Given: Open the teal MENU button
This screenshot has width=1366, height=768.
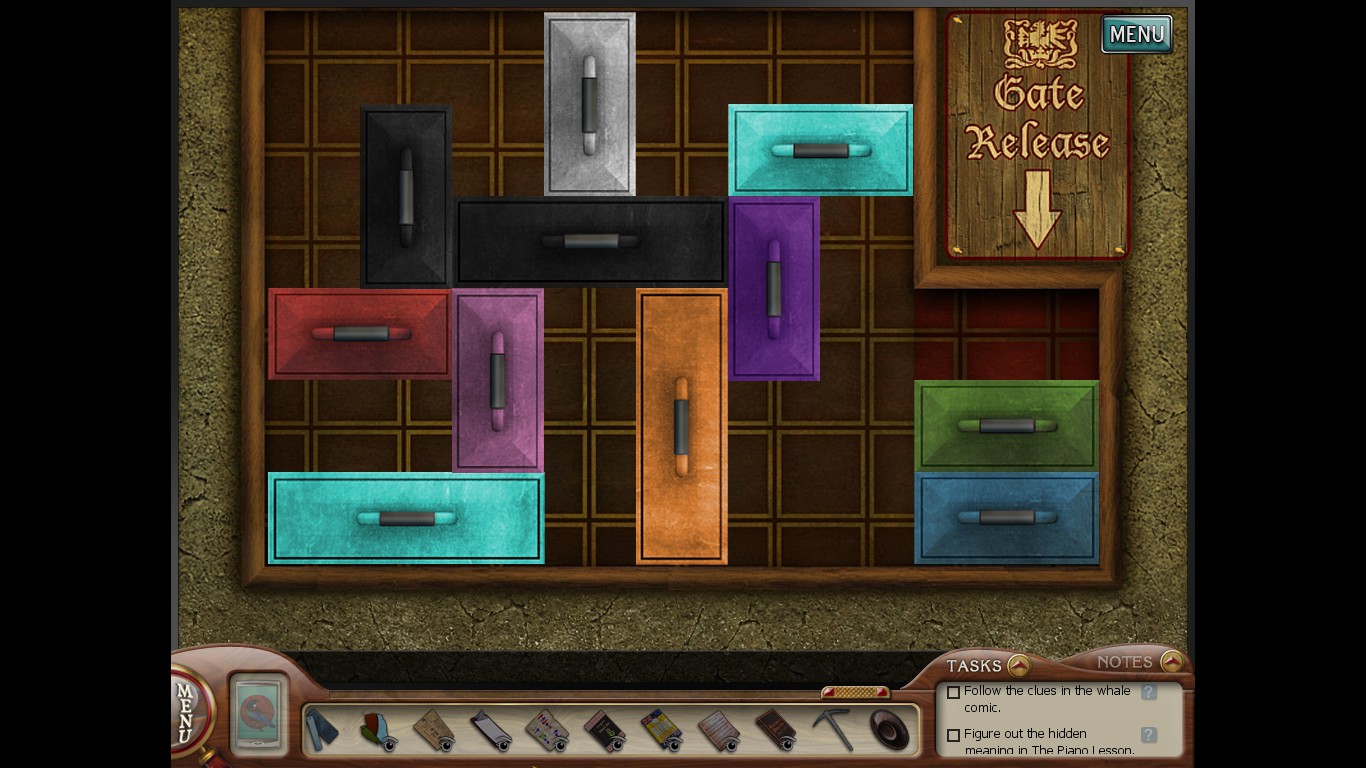Looking at the screenshot, I should (x=1136, y=34).
